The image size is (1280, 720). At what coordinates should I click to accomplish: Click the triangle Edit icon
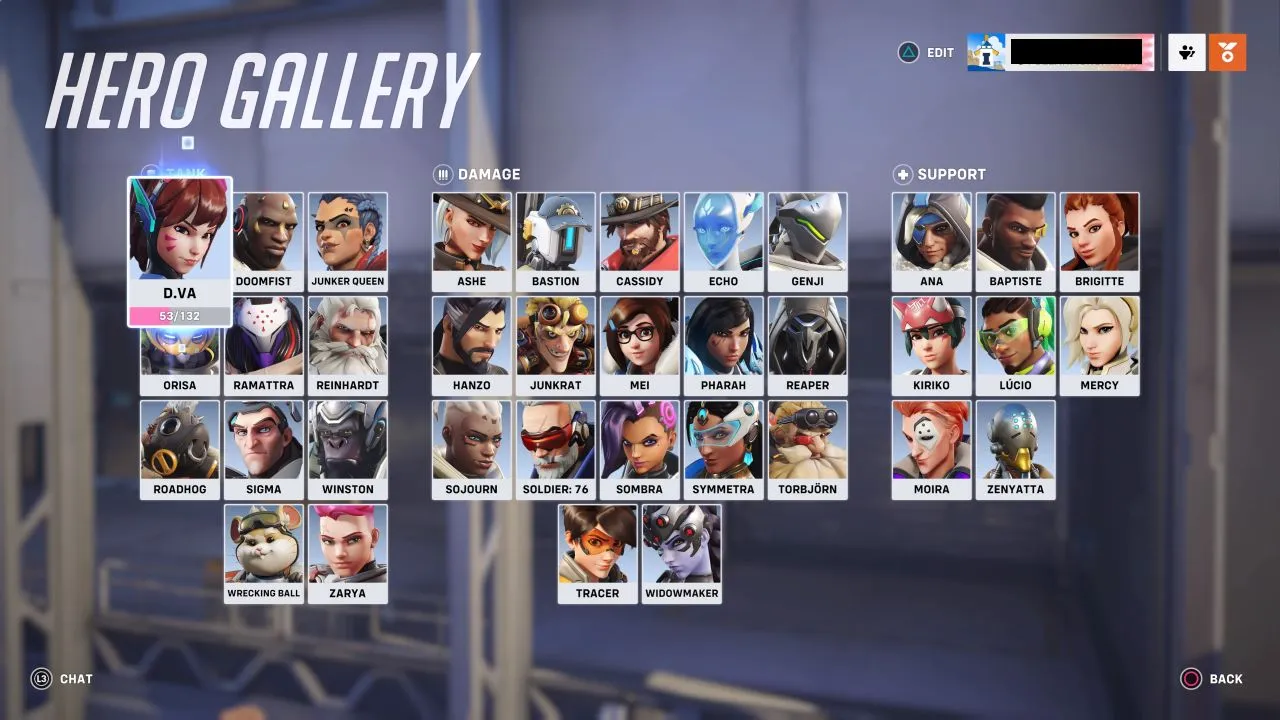pos(909,52)
